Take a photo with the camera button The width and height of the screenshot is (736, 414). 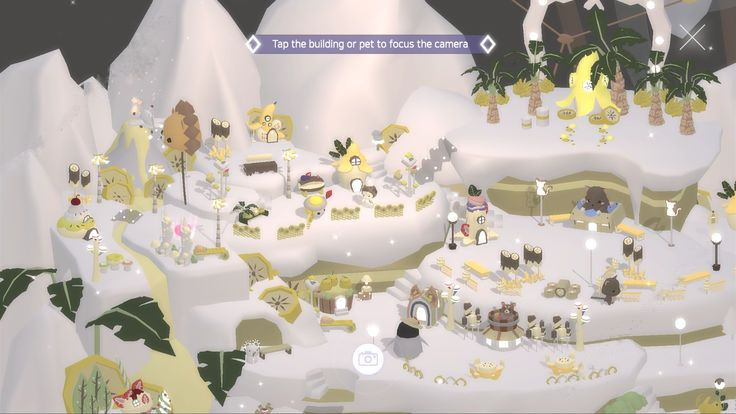368,358
